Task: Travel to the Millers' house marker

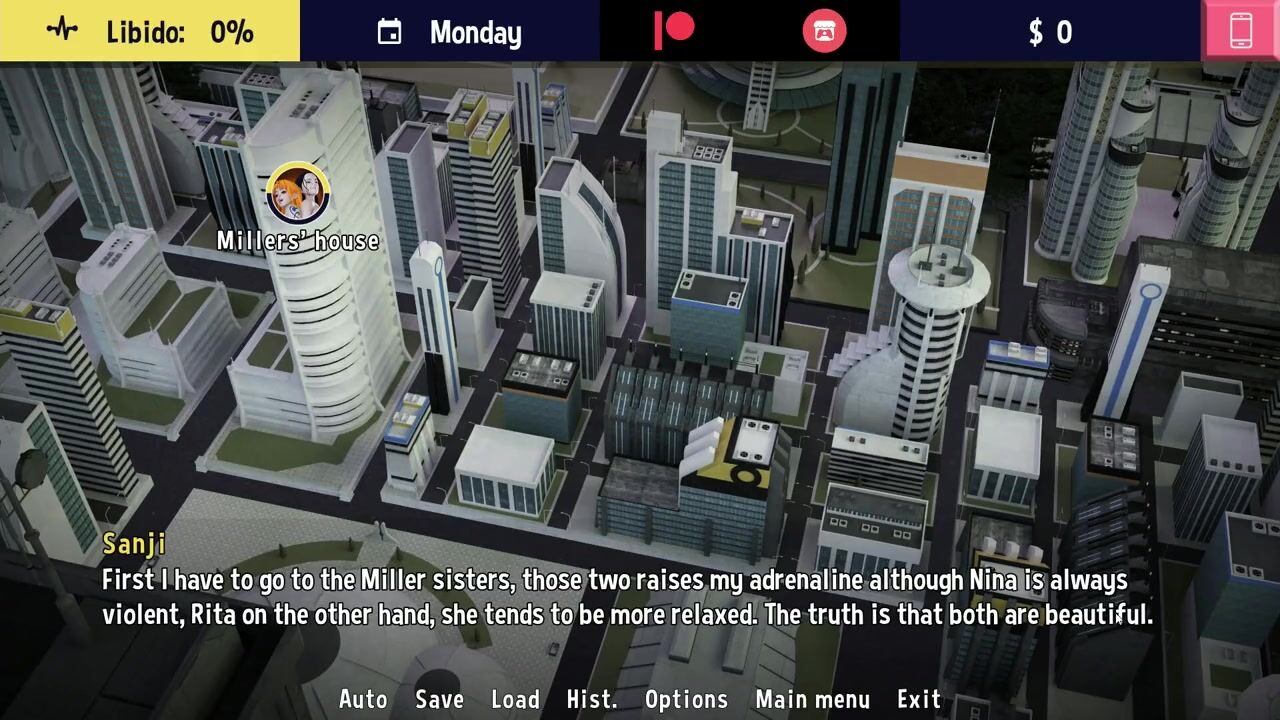Action: point(298,194)
